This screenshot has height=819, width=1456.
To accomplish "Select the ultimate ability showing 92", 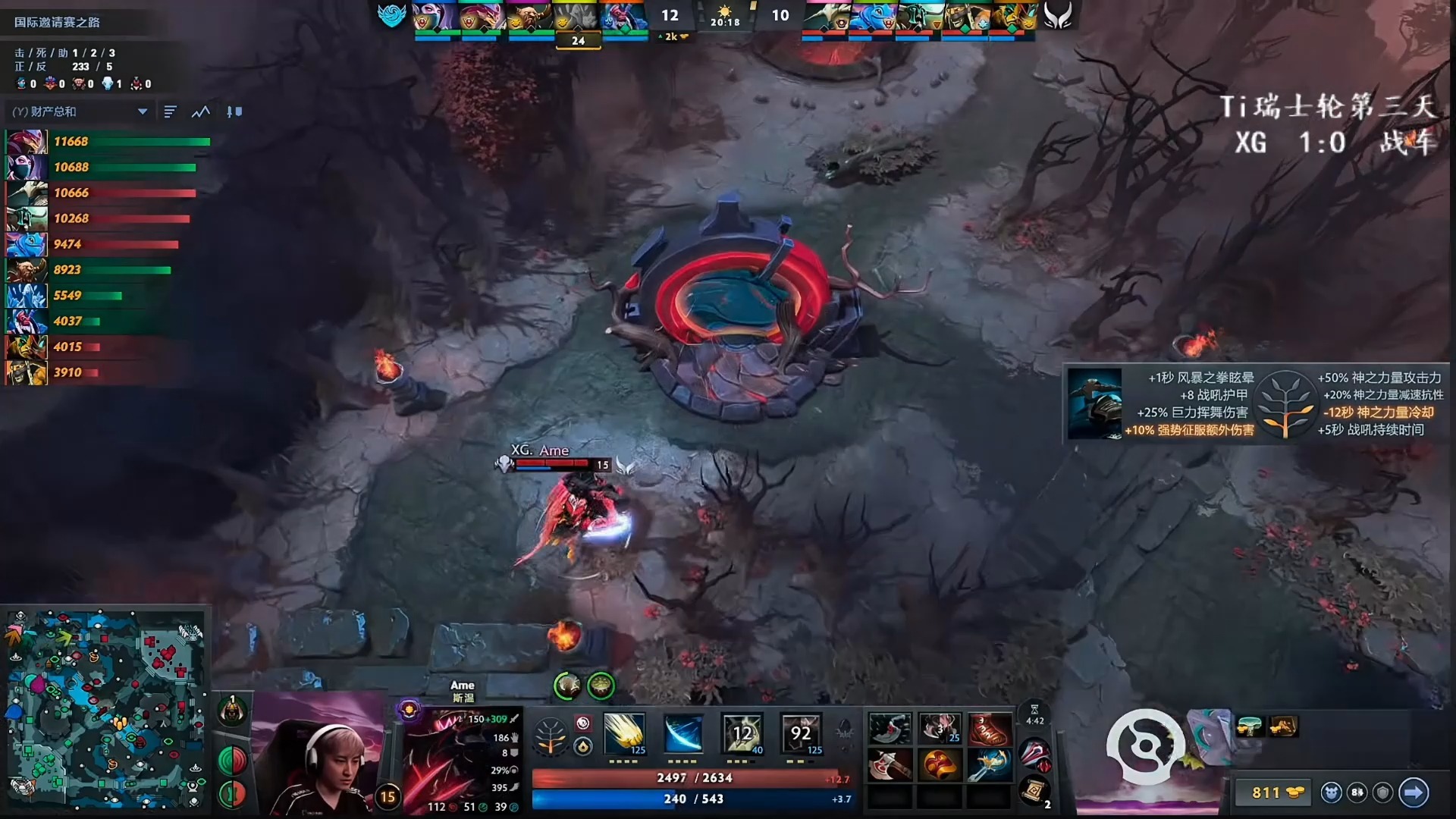I will (801, 733).
